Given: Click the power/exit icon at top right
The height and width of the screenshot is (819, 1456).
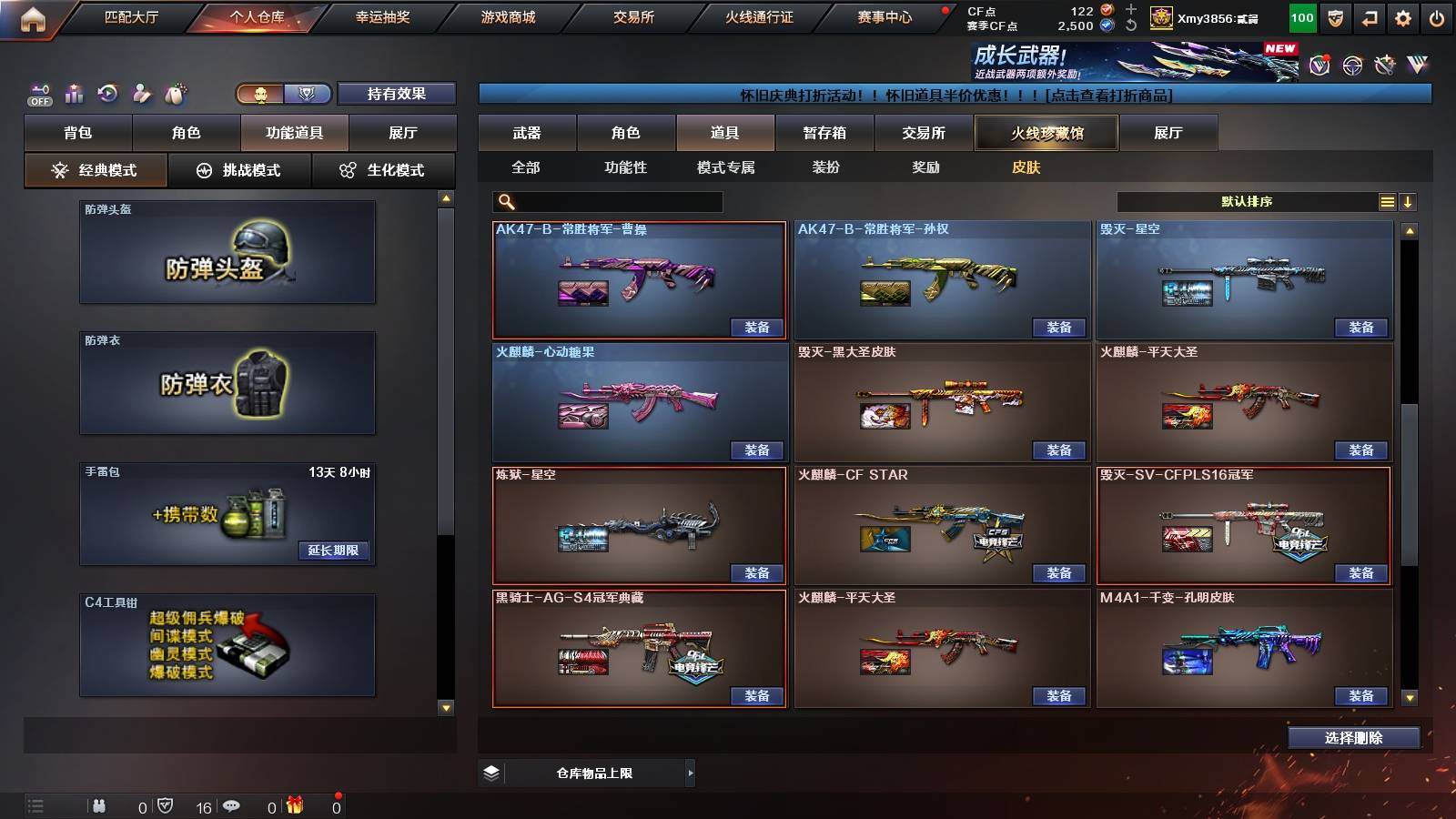Looking at the screenshot, I should (x=1436, y=16).
